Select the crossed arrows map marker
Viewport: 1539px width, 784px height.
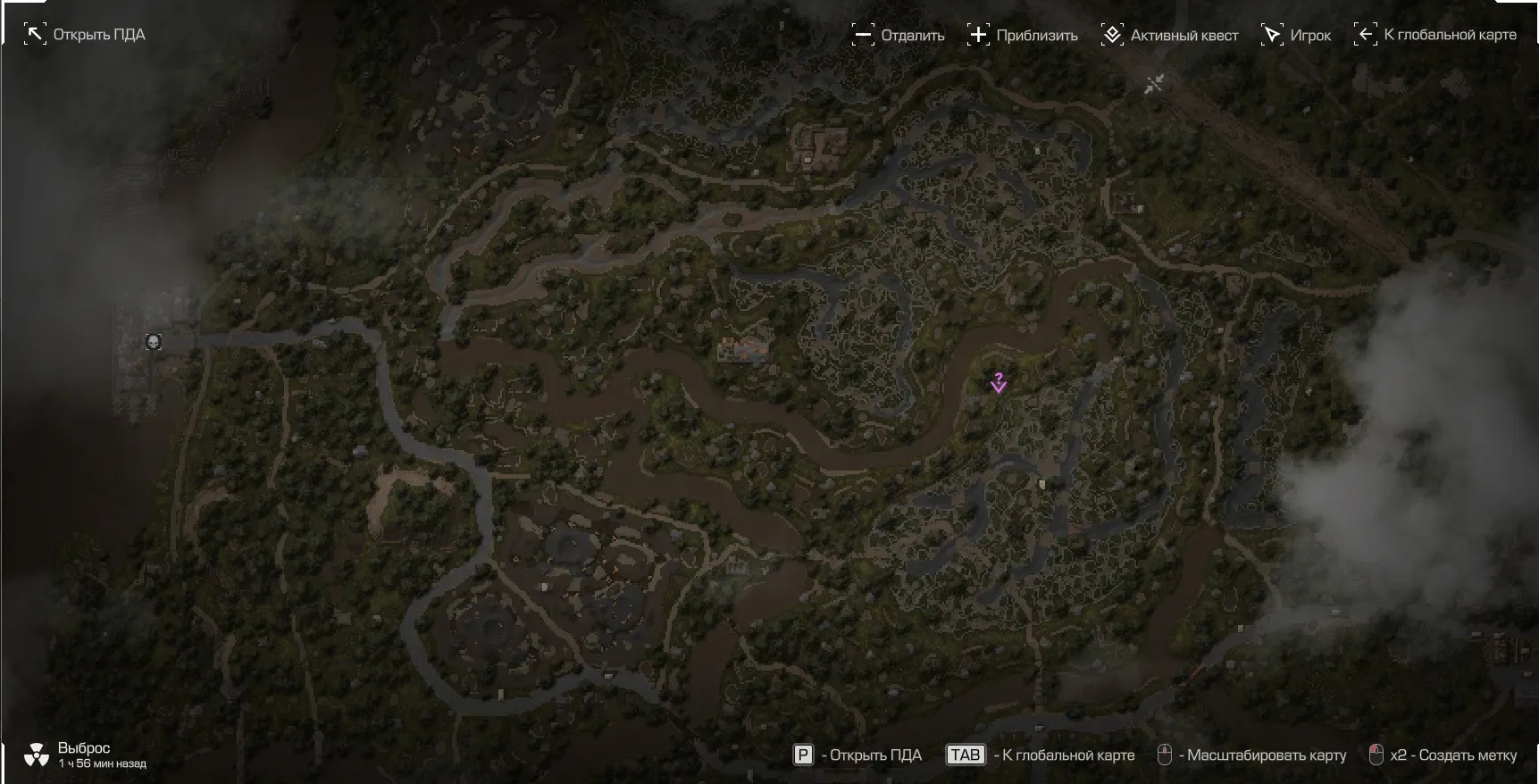point(1154,84)
